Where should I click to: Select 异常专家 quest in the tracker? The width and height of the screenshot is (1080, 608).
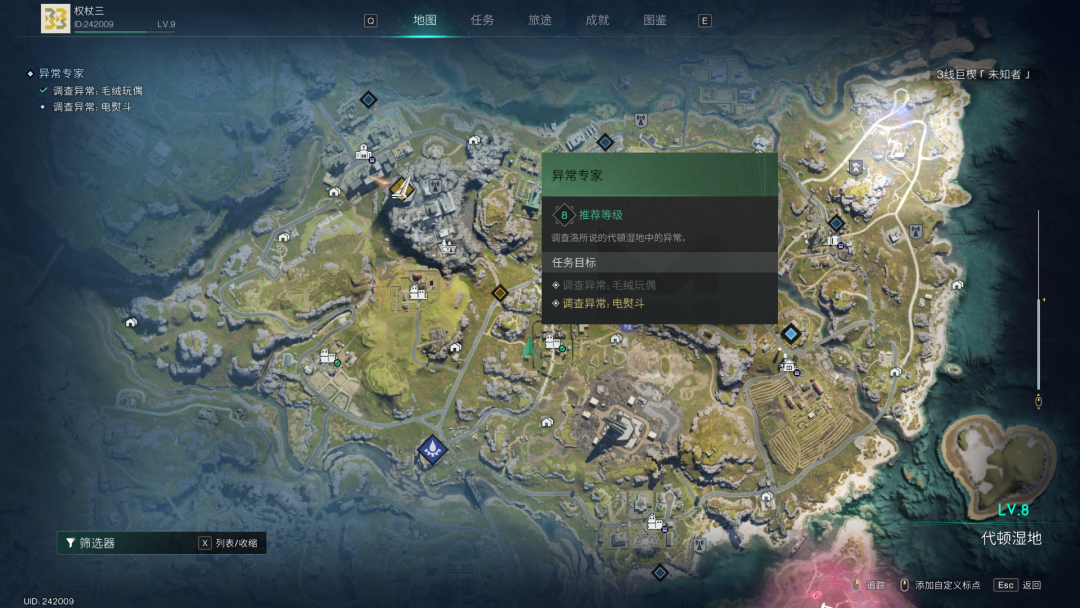[x=61, y=73]
